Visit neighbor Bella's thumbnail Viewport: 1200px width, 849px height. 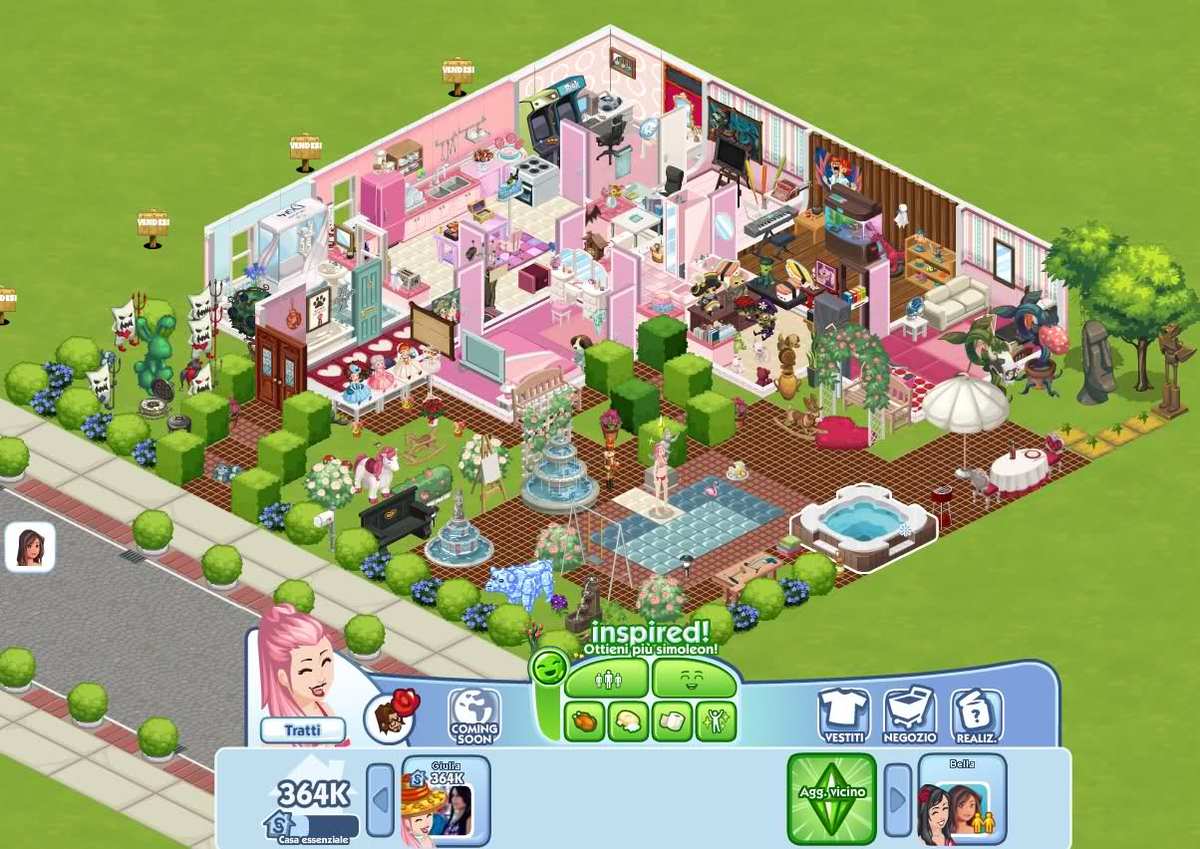pyautogui.click(x=962, y=800)
